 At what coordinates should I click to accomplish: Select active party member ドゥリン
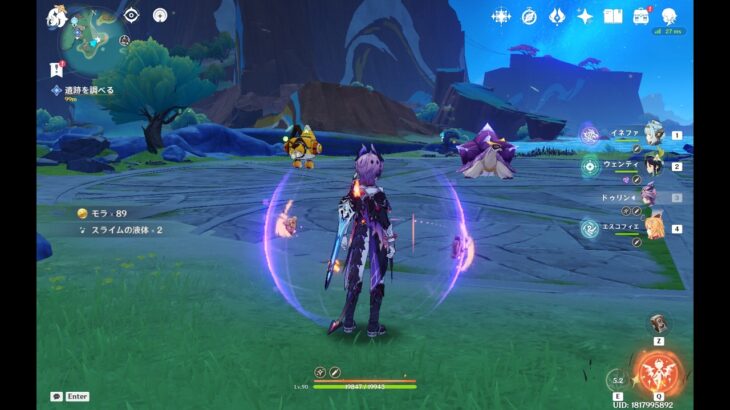tap(650, 197)
